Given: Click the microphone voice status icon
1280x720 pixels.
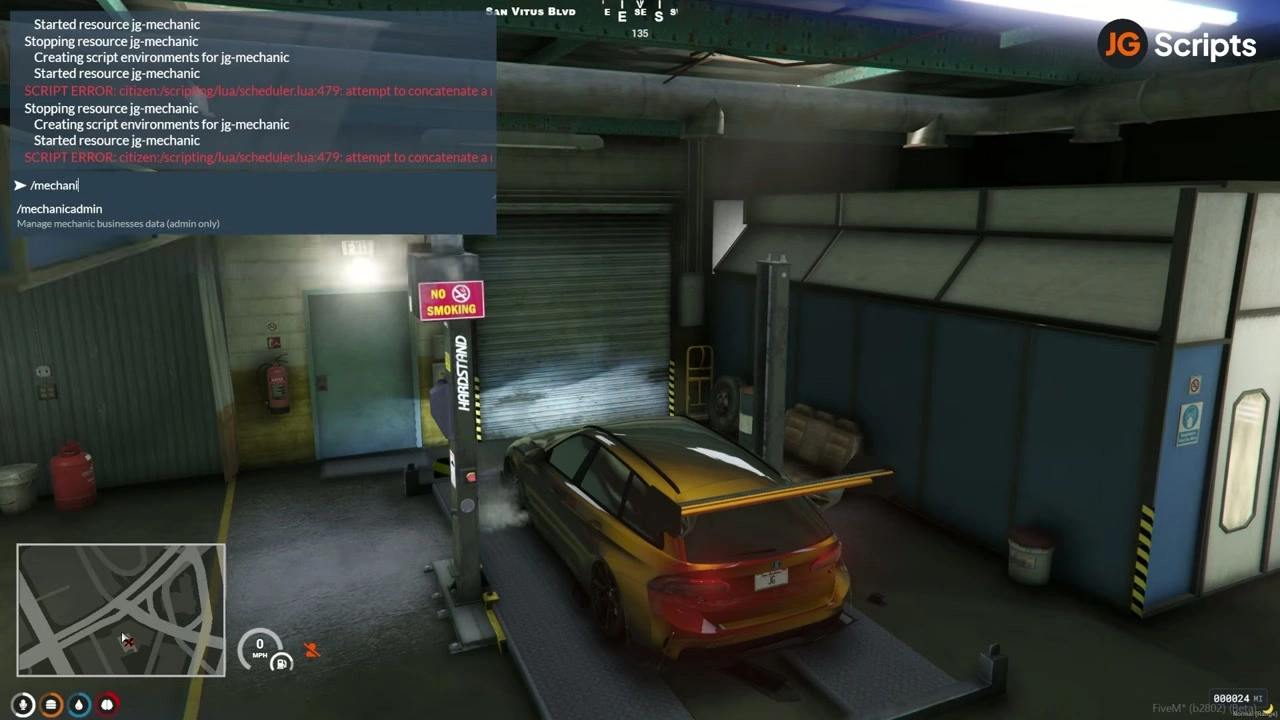Looking at the screenshot, I should 23,704.
